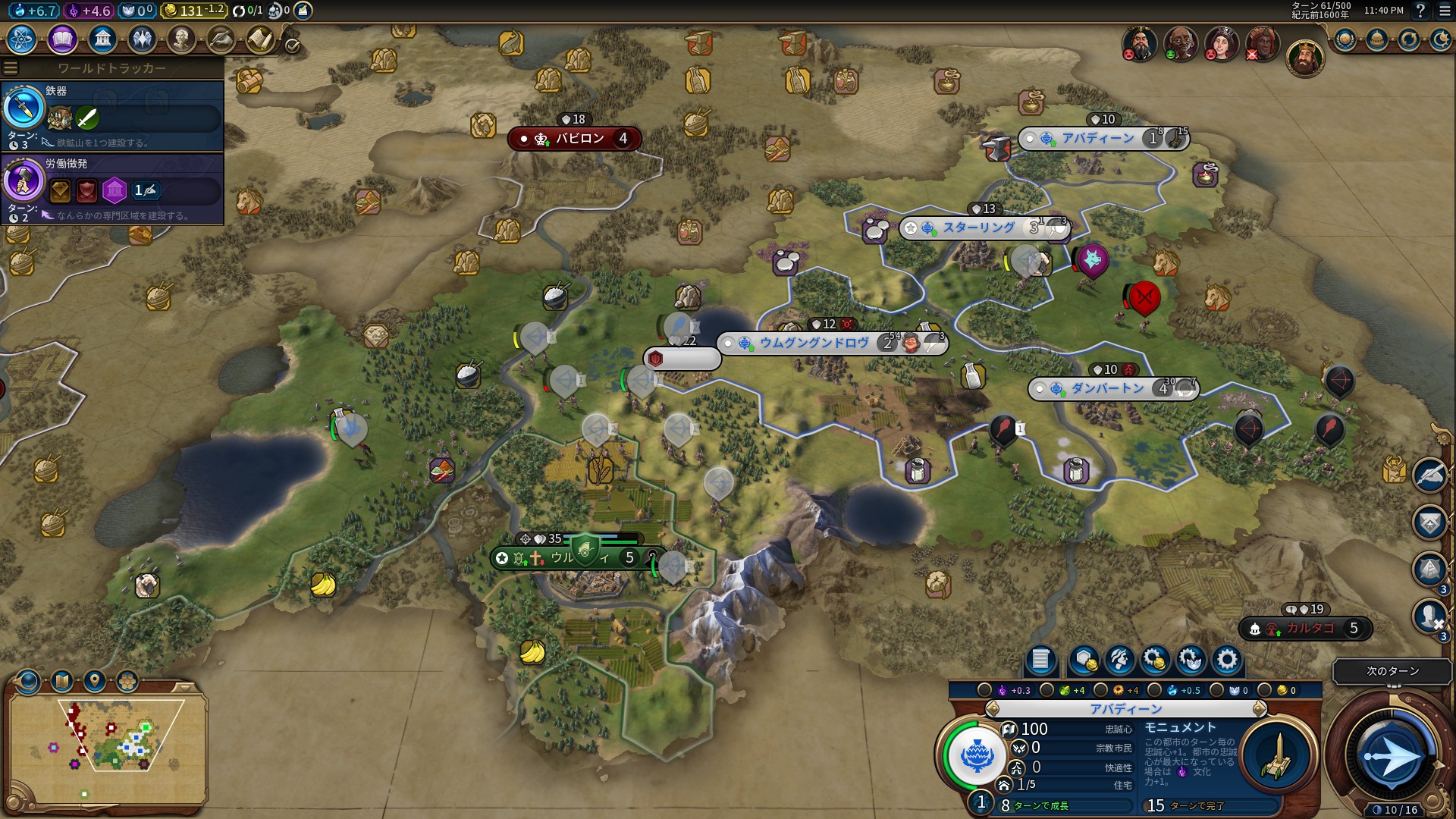Open the map pin button above minimap

click(95, 681)
